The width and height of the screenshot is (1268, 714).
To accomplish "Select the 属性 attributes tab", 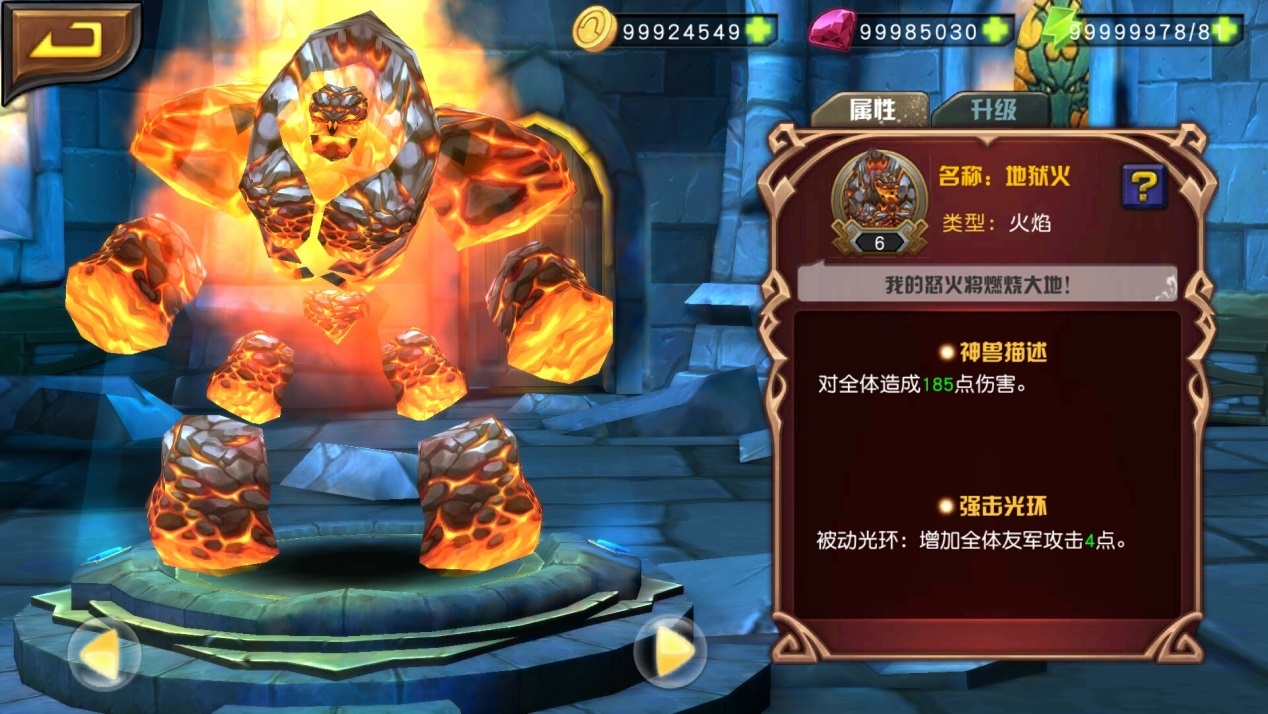I will coord(870,109).
